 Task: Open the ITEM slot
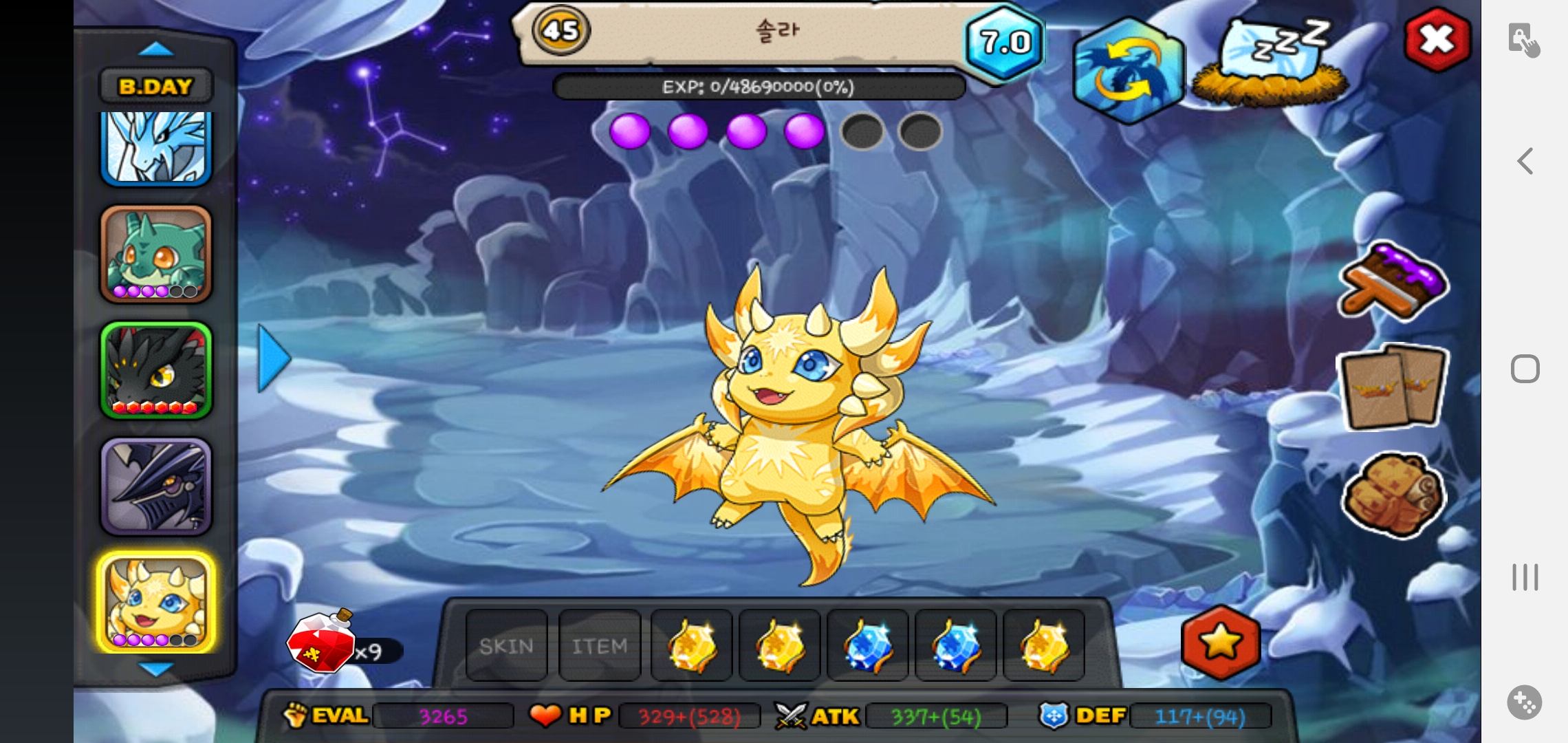[600, 645]
